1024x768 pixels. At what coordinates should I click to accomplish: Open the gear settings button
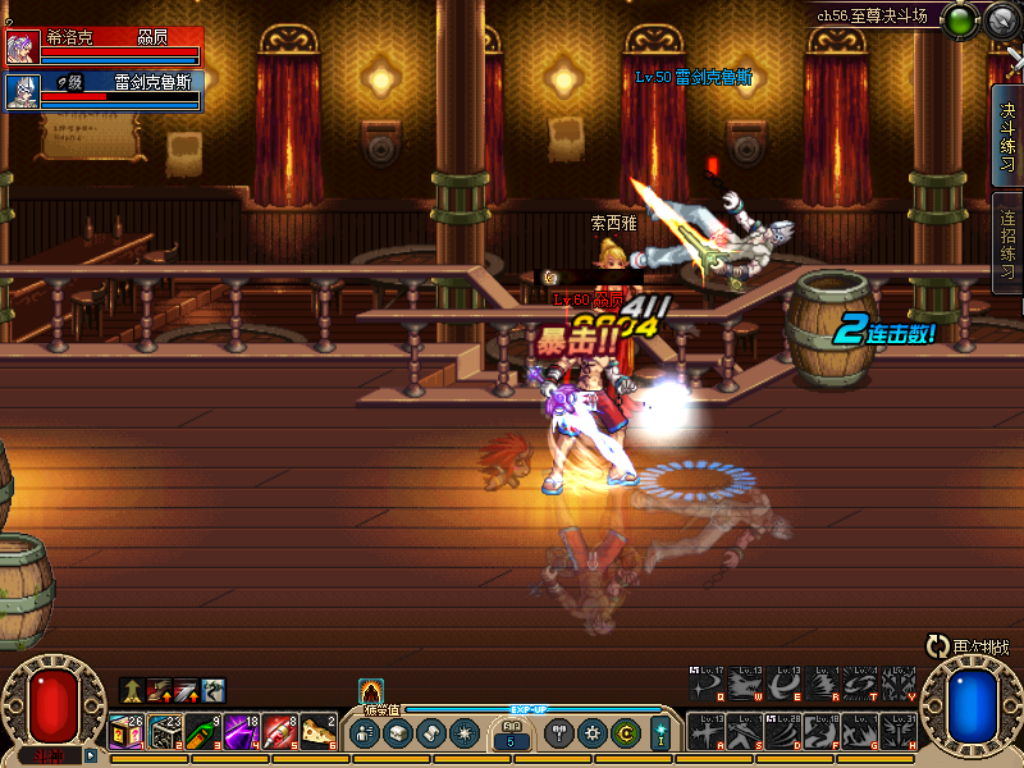pyautogui.click(x=592, y=733)
